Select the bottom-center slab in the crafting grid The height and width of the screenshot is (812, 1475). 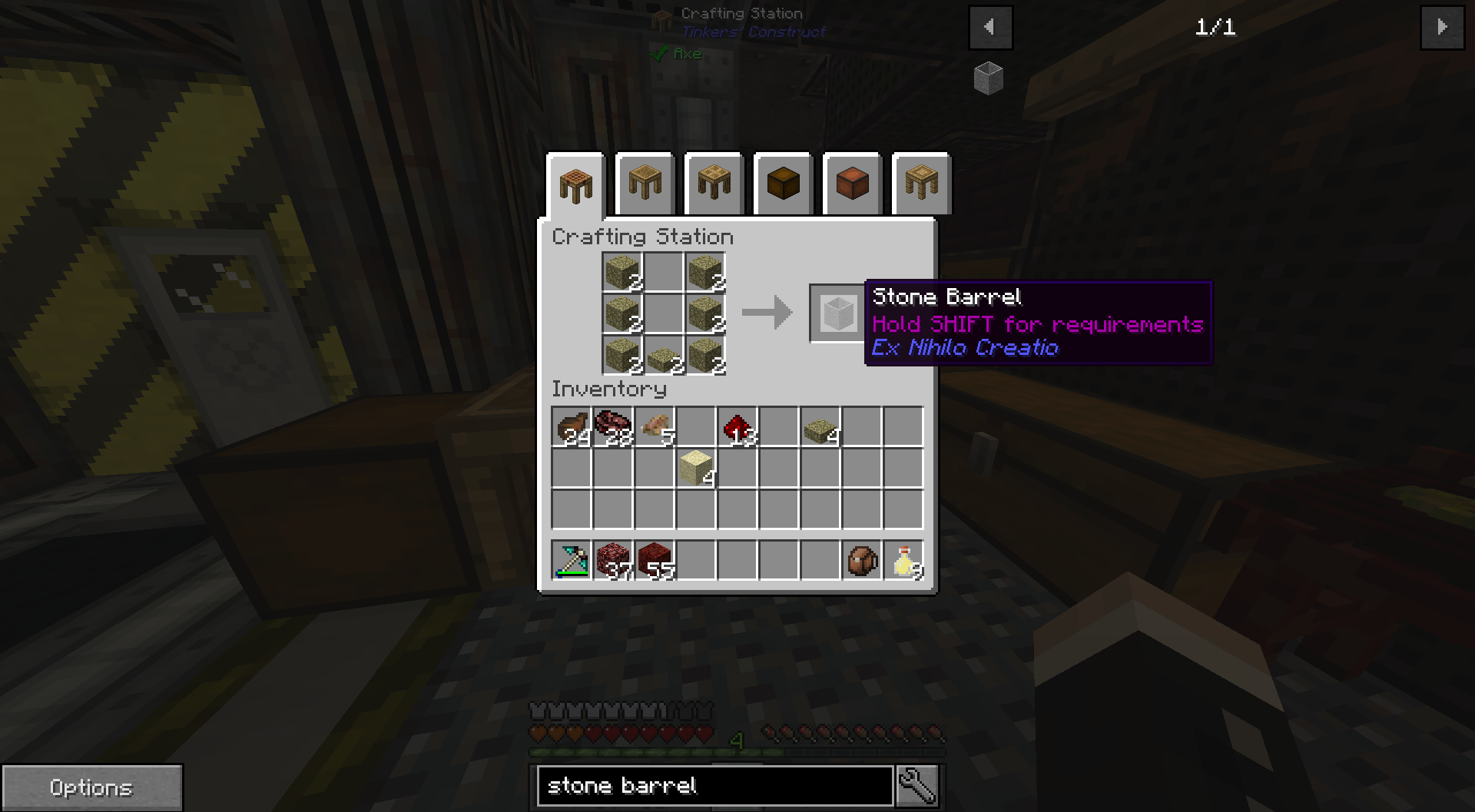[x=664, y=356]
